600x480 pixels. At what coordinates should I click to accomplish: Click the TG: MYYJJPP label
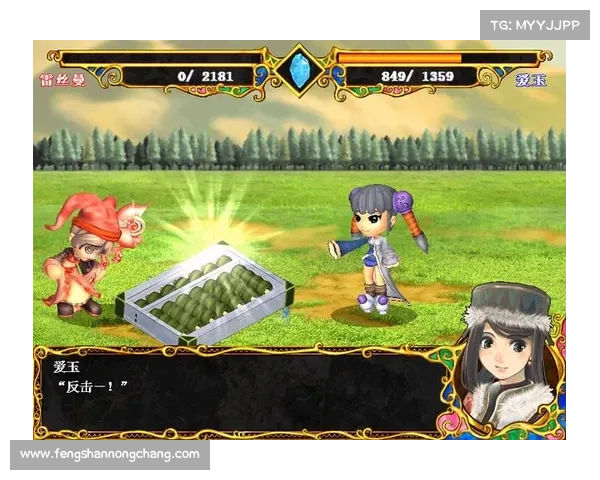[535, 24]
